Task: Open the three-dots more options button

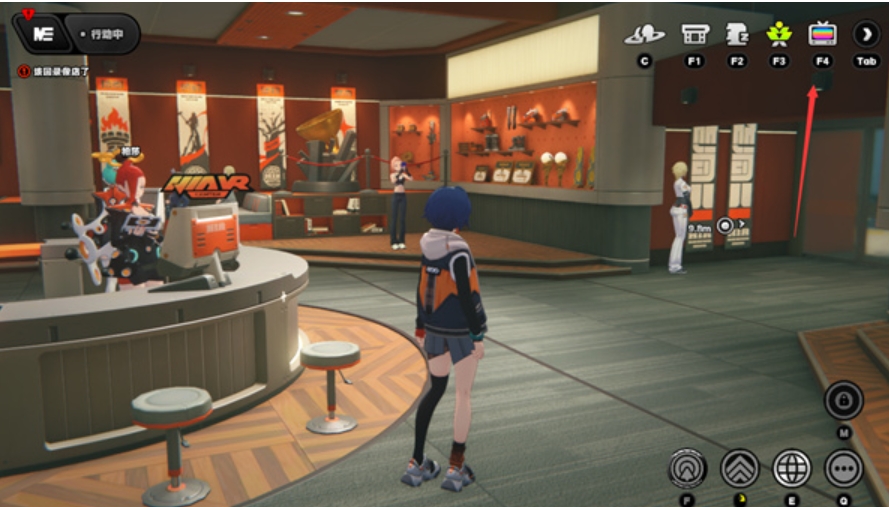Action: tap(844, 468)
